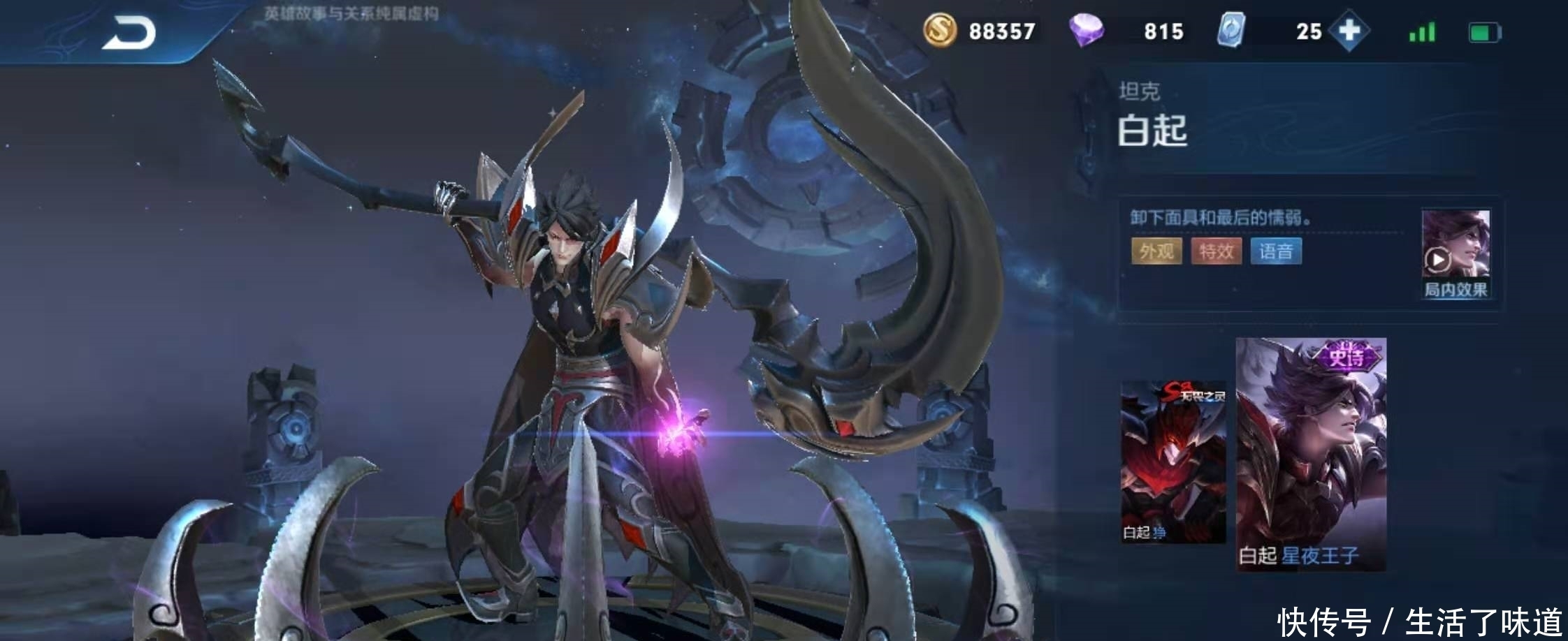Image resolution: width=1568 pixels, height=641 pixels.
Task: Tap the gold coin currency icon
Action: click(940, 31)
